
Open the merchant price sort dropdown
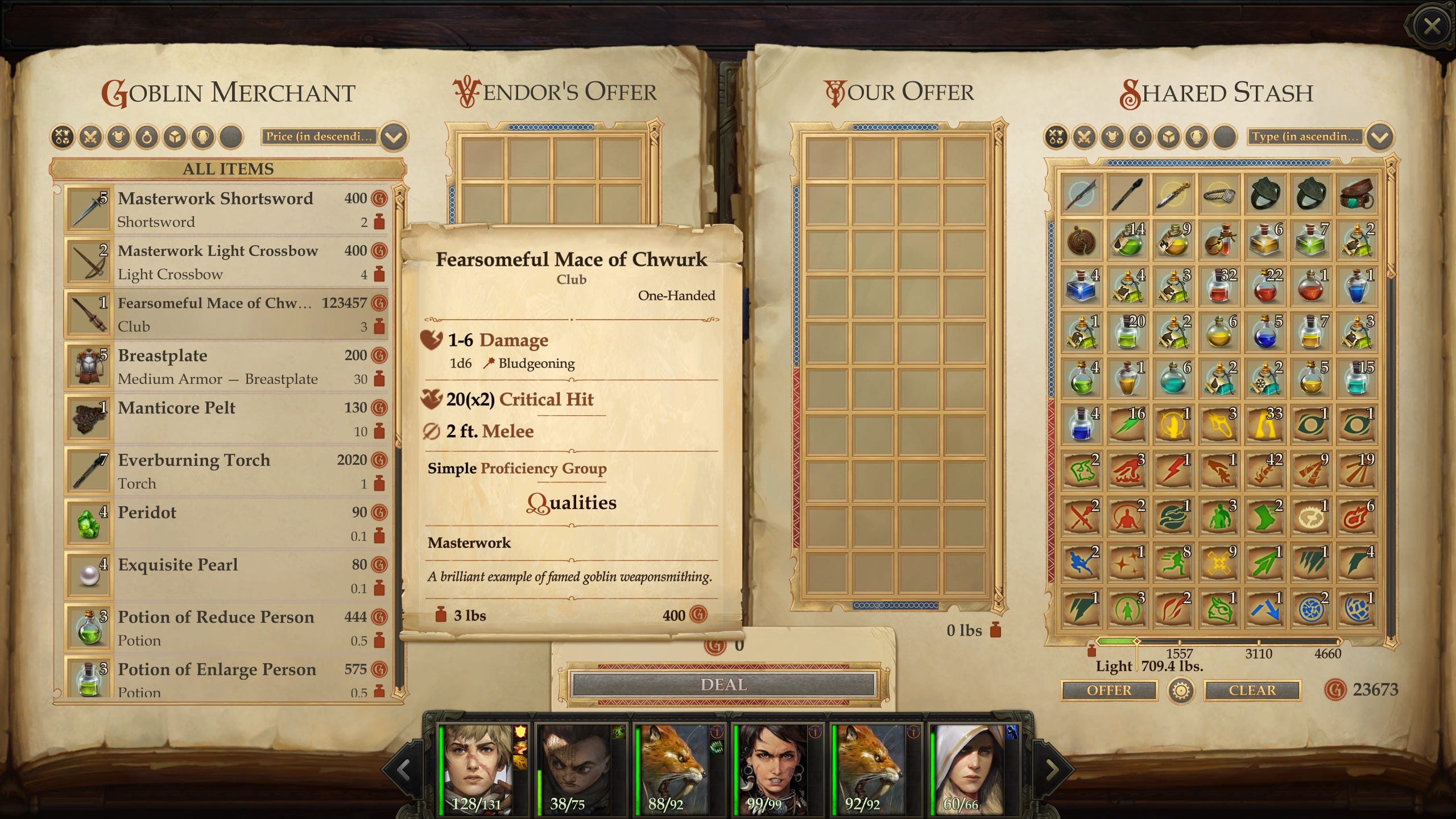[x=394, y=137]
